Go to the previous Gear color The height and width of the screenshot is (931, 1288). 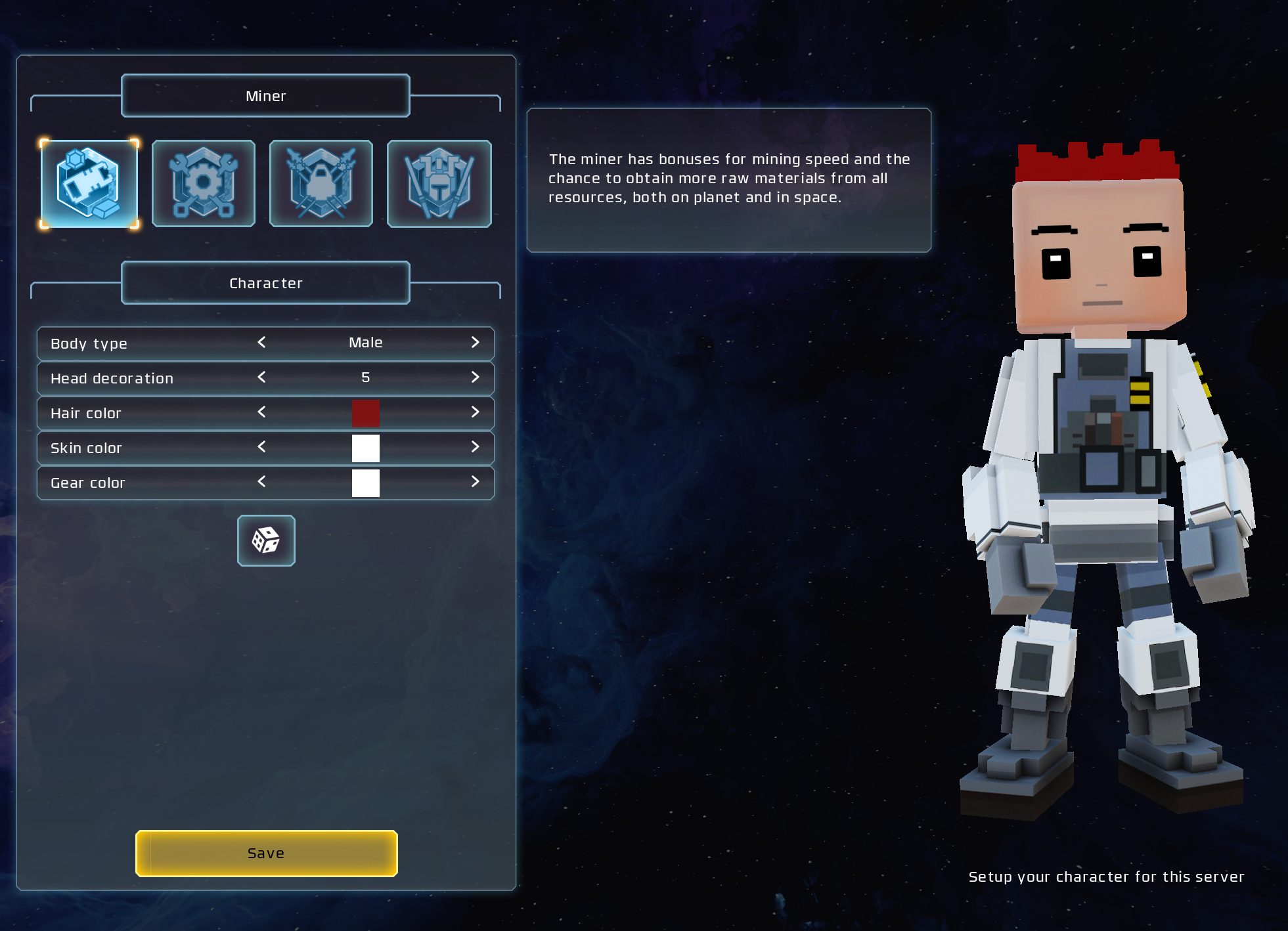click(261, 482)
